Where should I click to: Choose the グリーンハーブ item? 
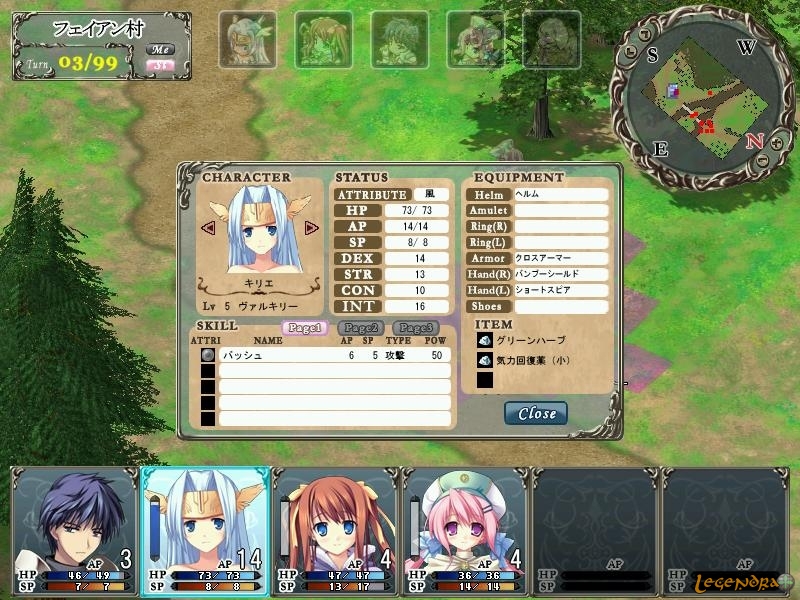pyautogui.click(x=520, y=340)
